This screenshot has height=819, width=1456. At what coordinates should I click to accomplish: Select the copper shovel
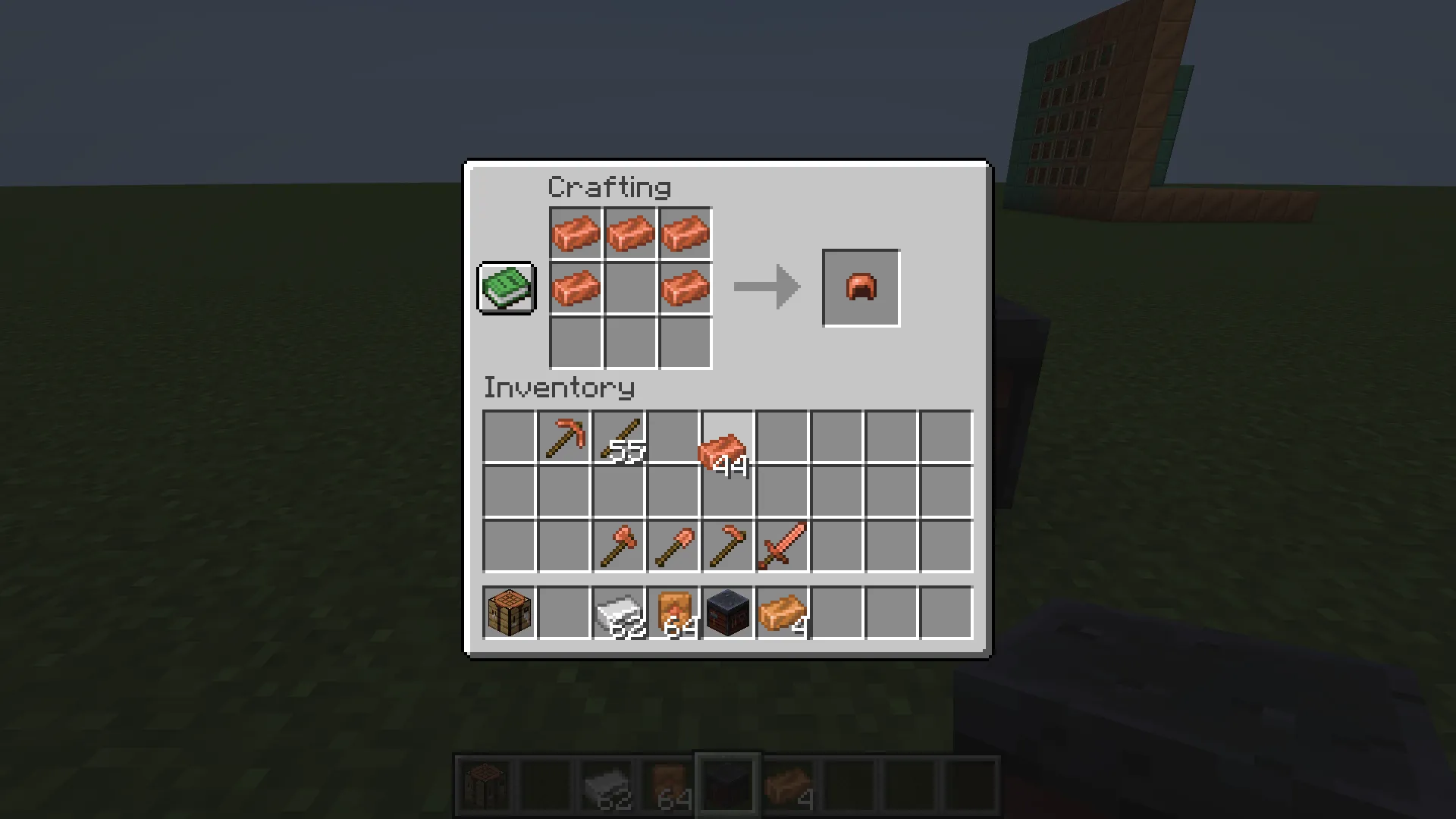(673, 547)
